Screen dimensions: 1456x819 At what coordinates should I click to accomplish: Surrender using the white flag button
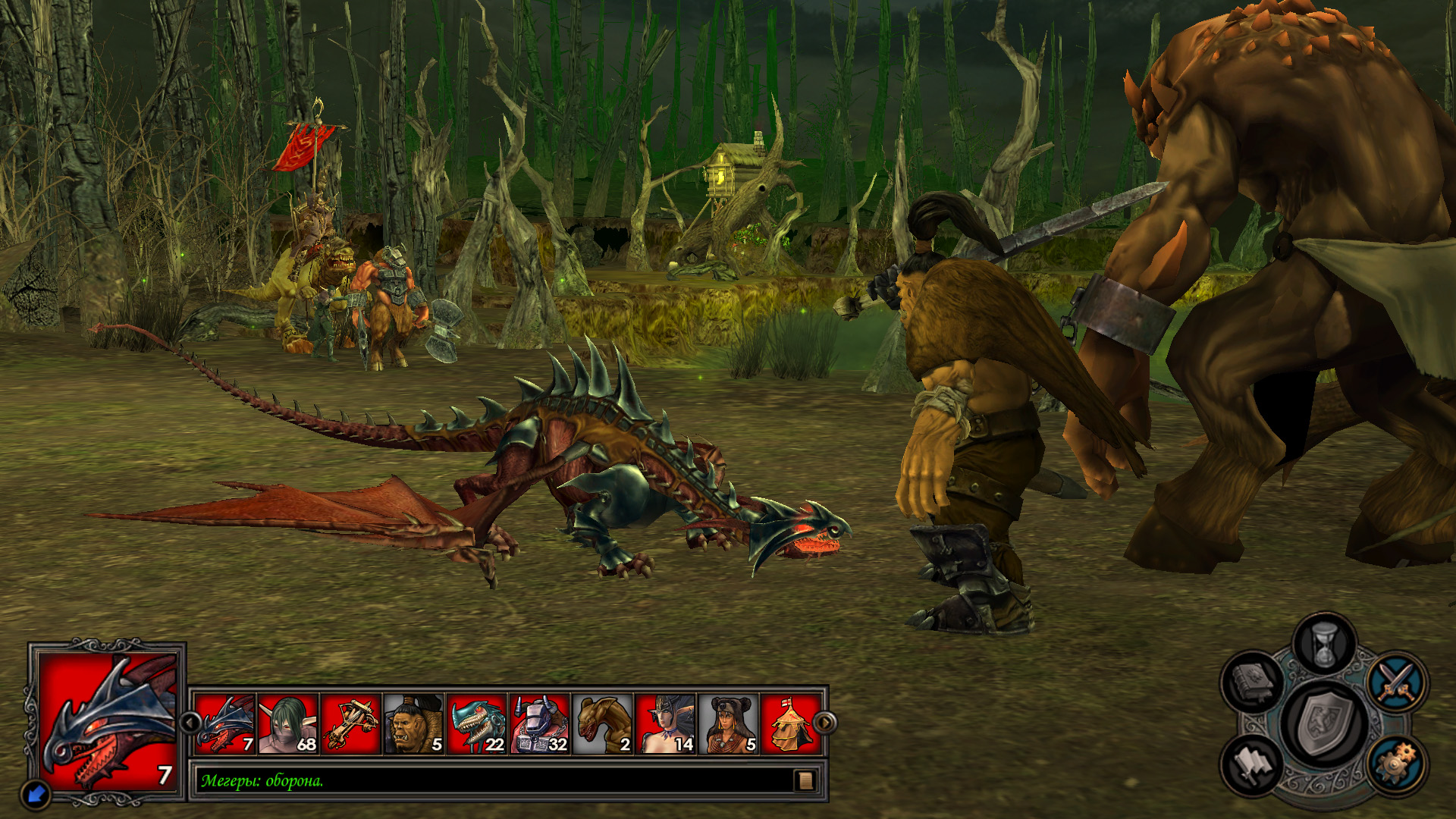point(1252,764)
